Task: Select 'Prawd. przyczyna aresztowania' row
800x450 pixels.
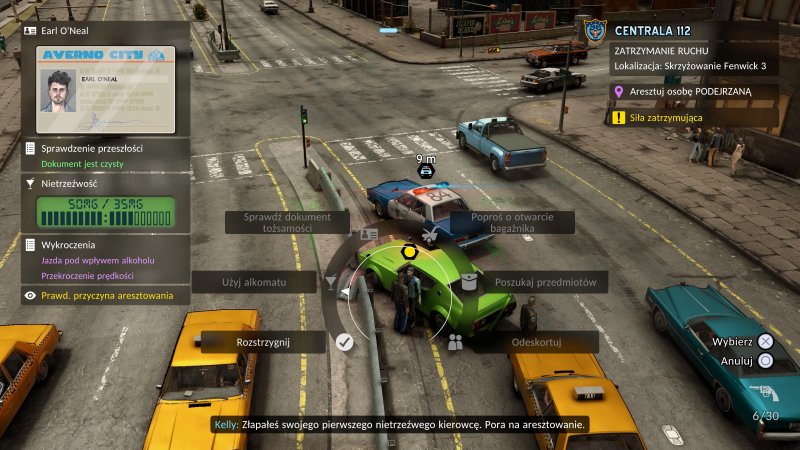Action: pyautogui.click(x=107, y=295)
